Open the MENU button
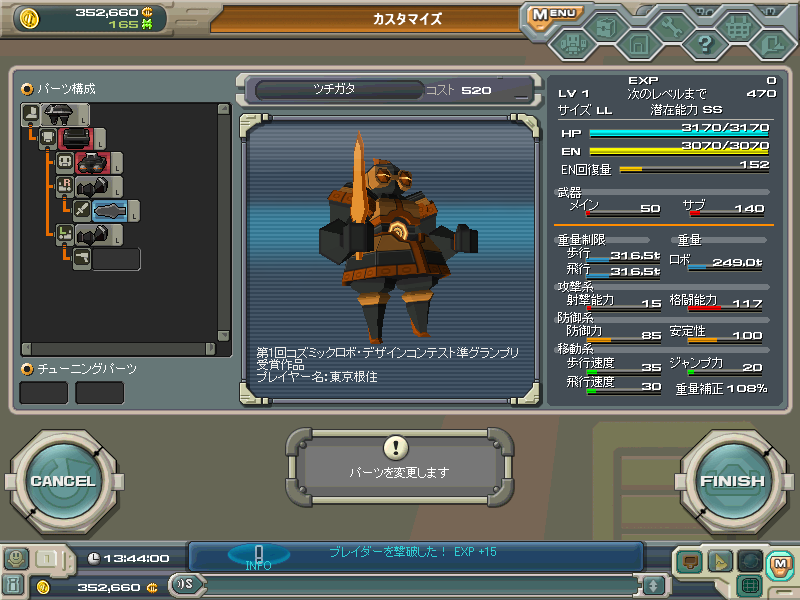Image resolution: width=800 pixels, height=600 pixels. [x=553, y=15]
